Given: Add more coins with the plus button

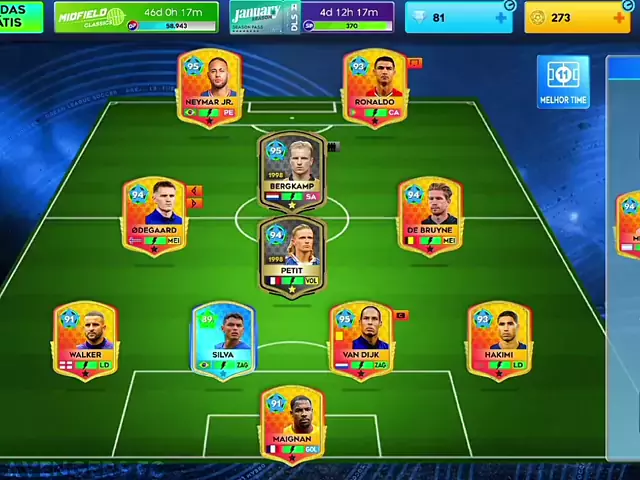Looking at the screenshot, I should click(x=619, y=17).
